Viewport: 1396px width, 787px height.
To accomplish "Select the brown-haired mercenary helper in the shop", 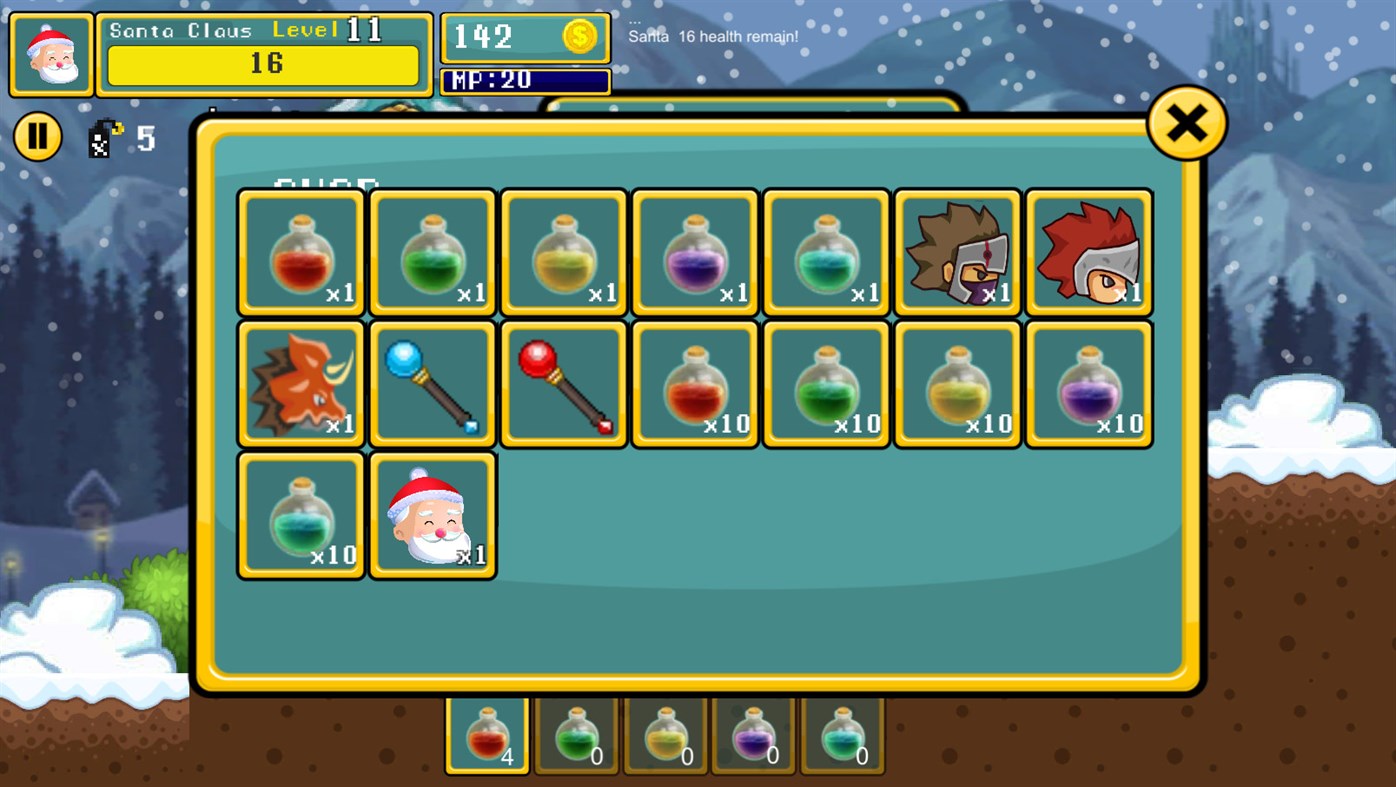I will (956, 251).
